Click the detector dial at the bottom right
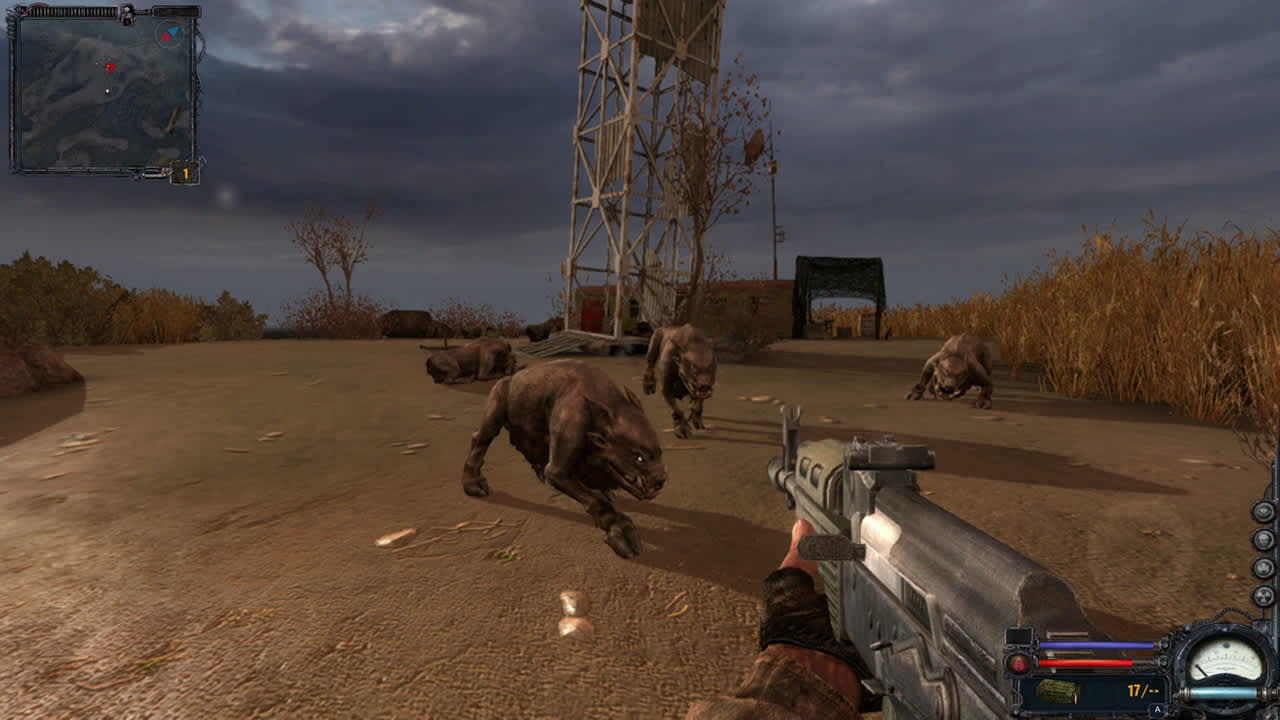The image size is (1280, 720). (1225, 658)
